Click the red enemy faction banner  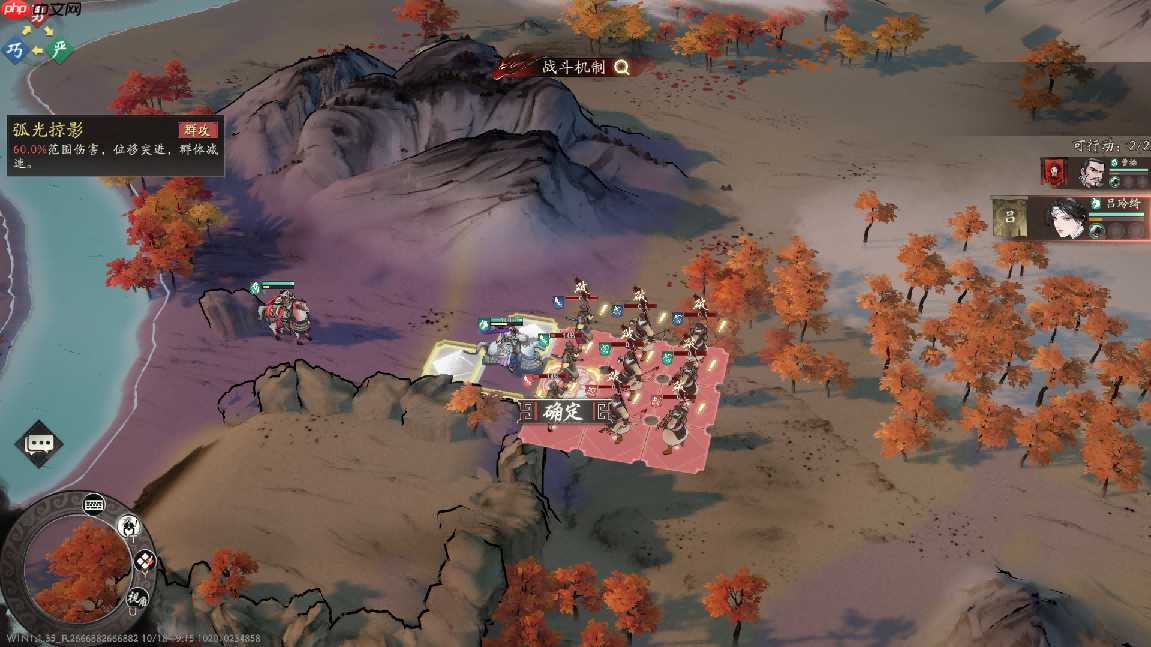pos(1055,172)
